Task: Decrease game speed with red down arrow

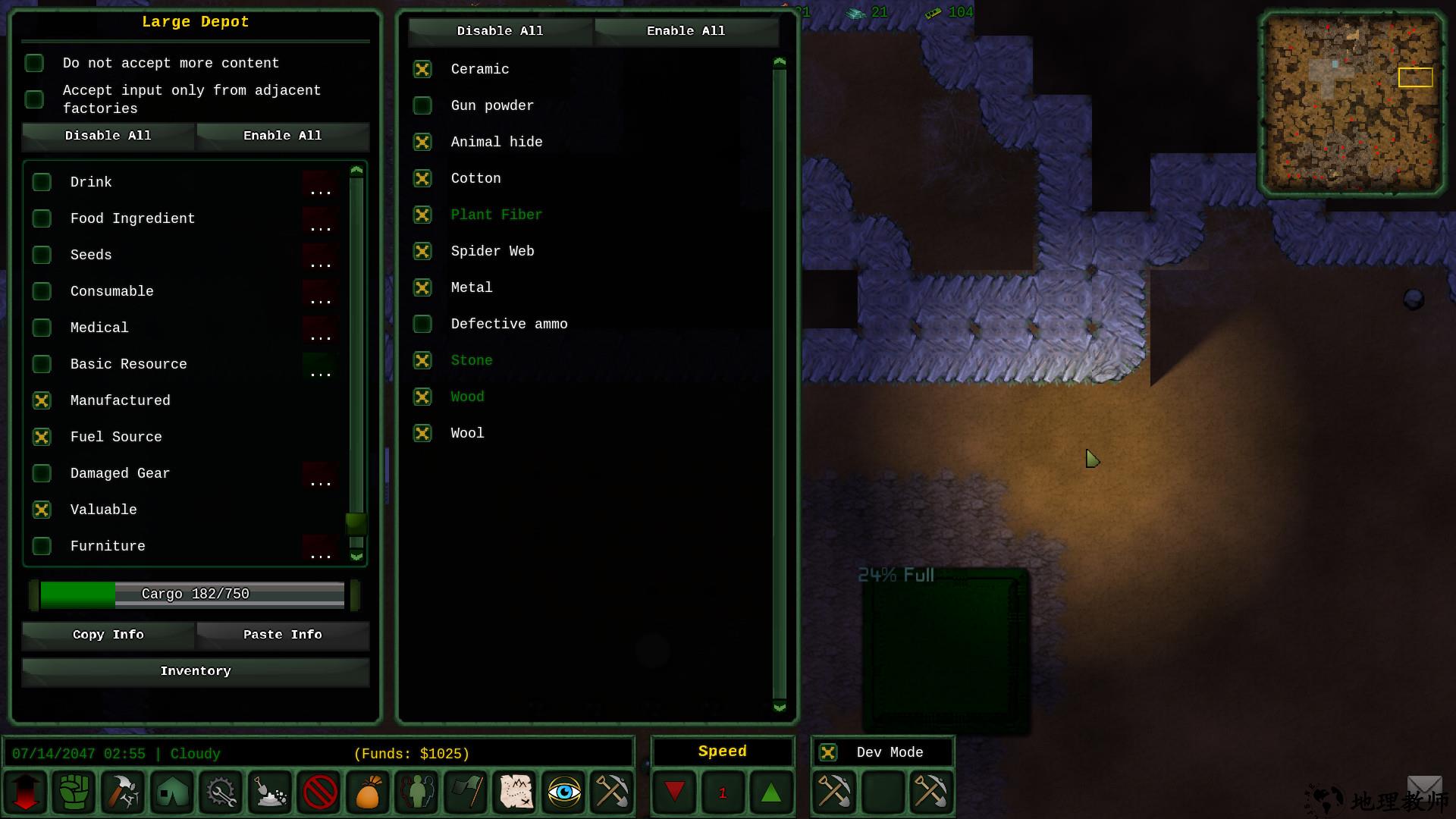Action: [x=674, y=792]
